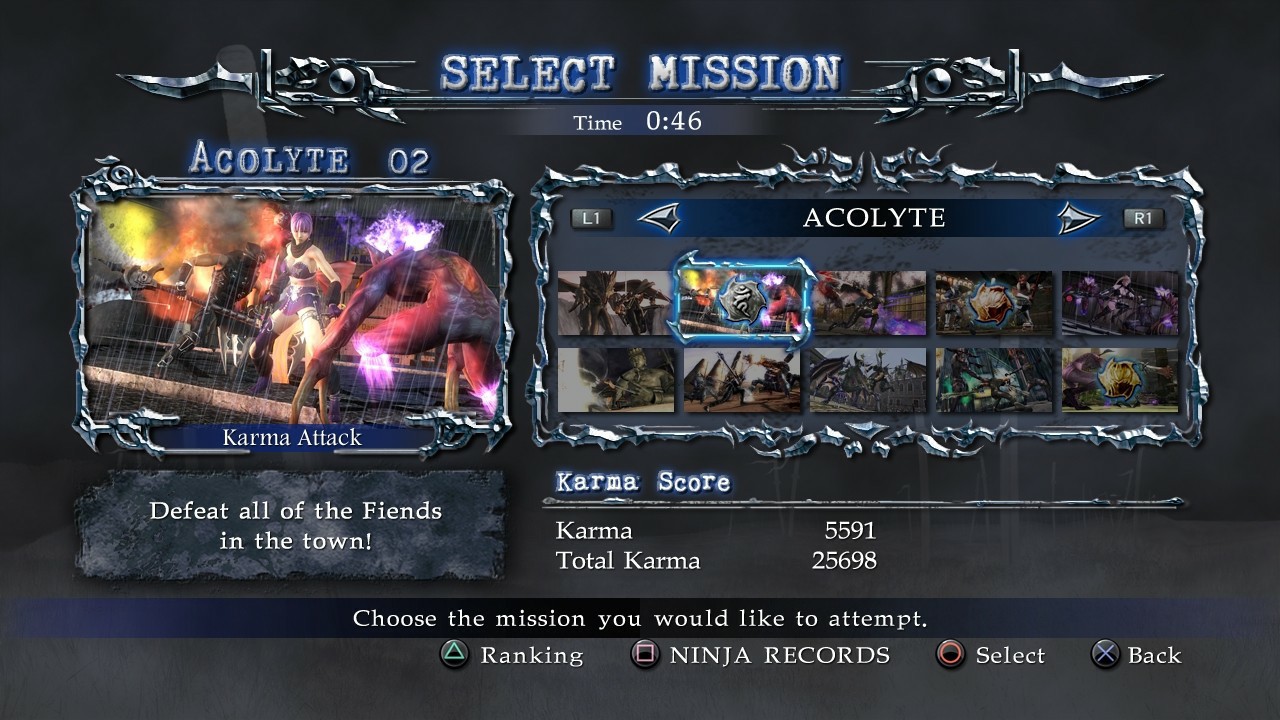Select the highlighted ACOLYTE 02 mission thumbnail
This screenshot has width=1280, height=720.
pyautogui.click(x=740, y=304)
